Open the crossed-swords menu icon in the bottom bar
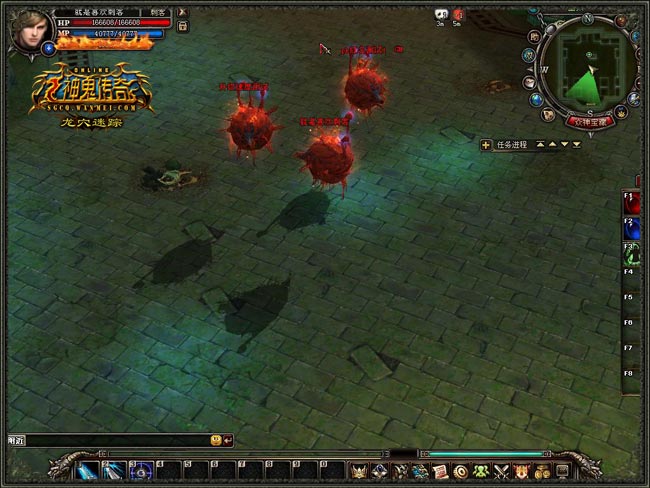This screenshot has width=650, height=488. click(x=501, y=471)
